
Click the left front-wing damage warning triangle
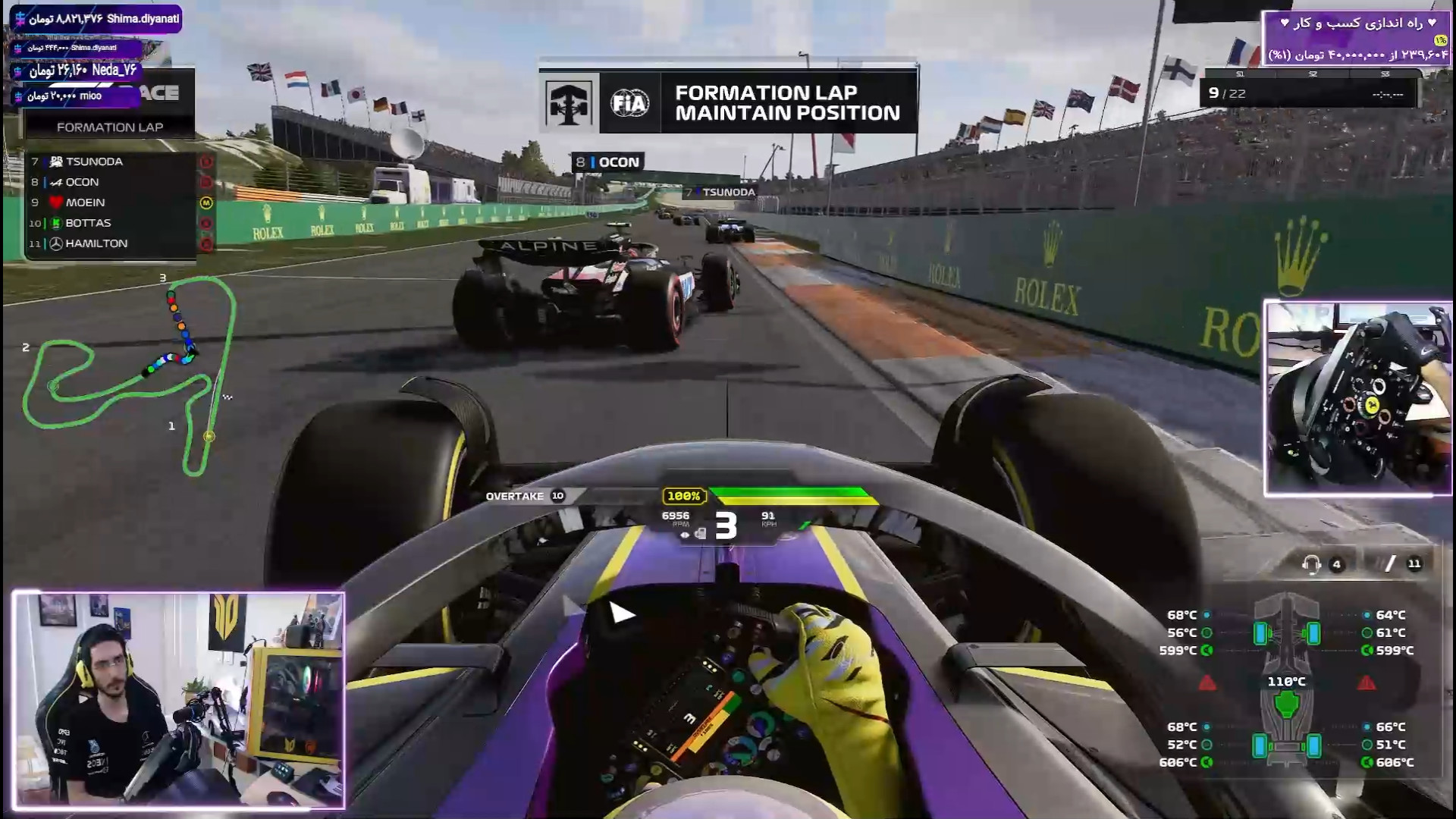(1207, 683)
